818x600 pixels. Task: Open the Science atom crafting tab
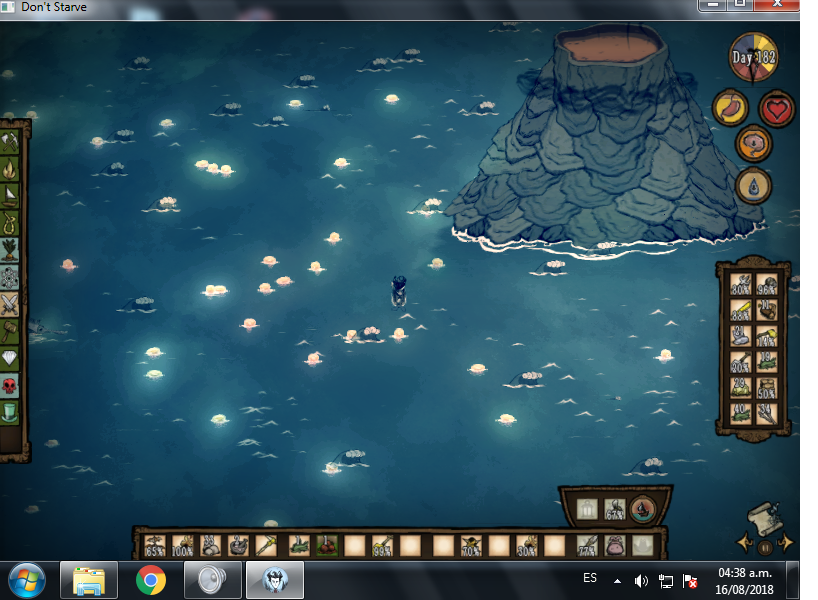point(11,276)
